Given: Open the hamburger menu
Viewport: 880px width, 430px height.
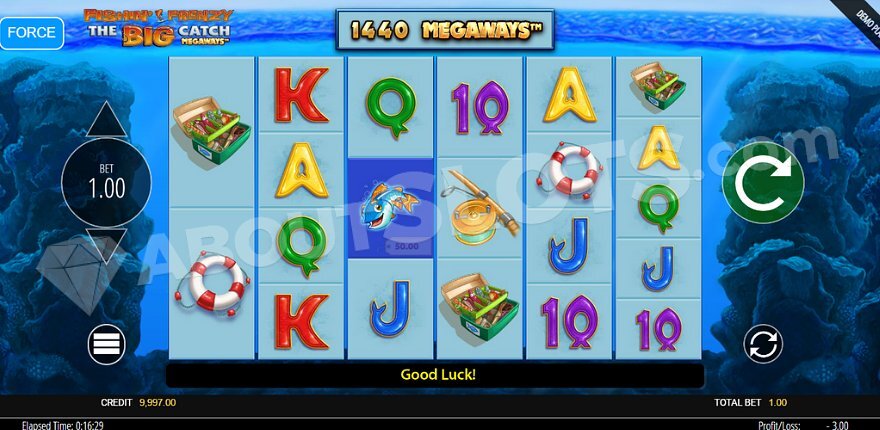Looking at the screenshot, I should click(106, 344).
